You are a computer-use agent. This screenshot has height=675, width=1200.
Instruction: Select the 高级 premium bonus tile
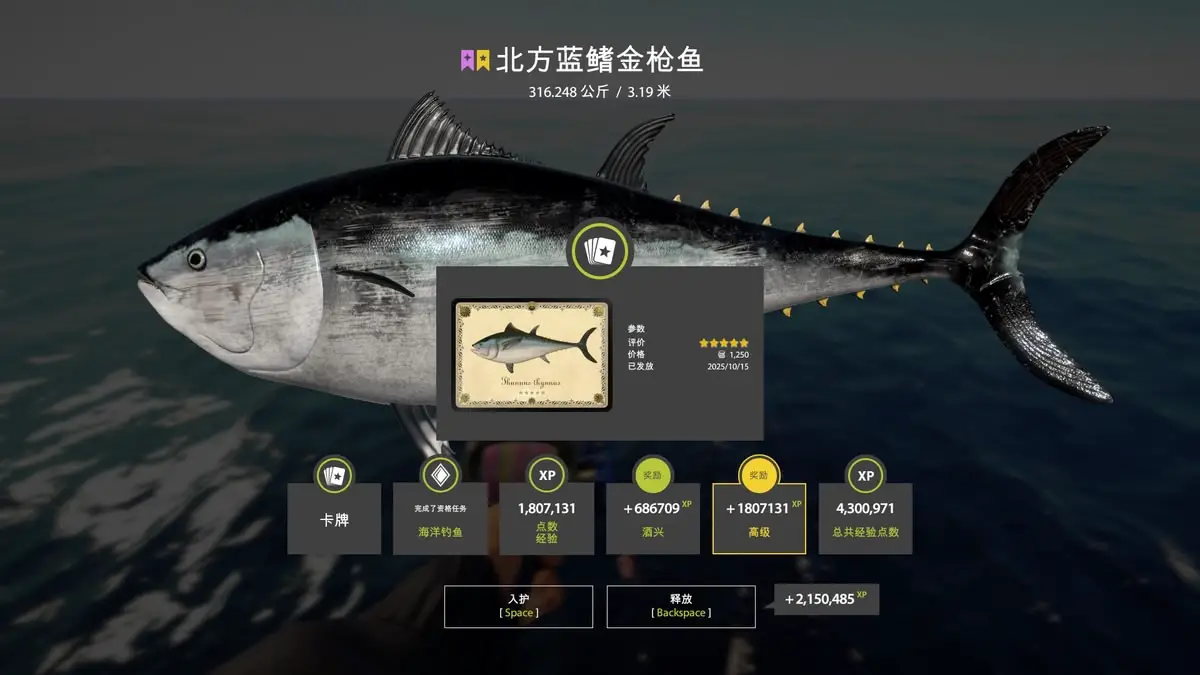tap(759, 519)
